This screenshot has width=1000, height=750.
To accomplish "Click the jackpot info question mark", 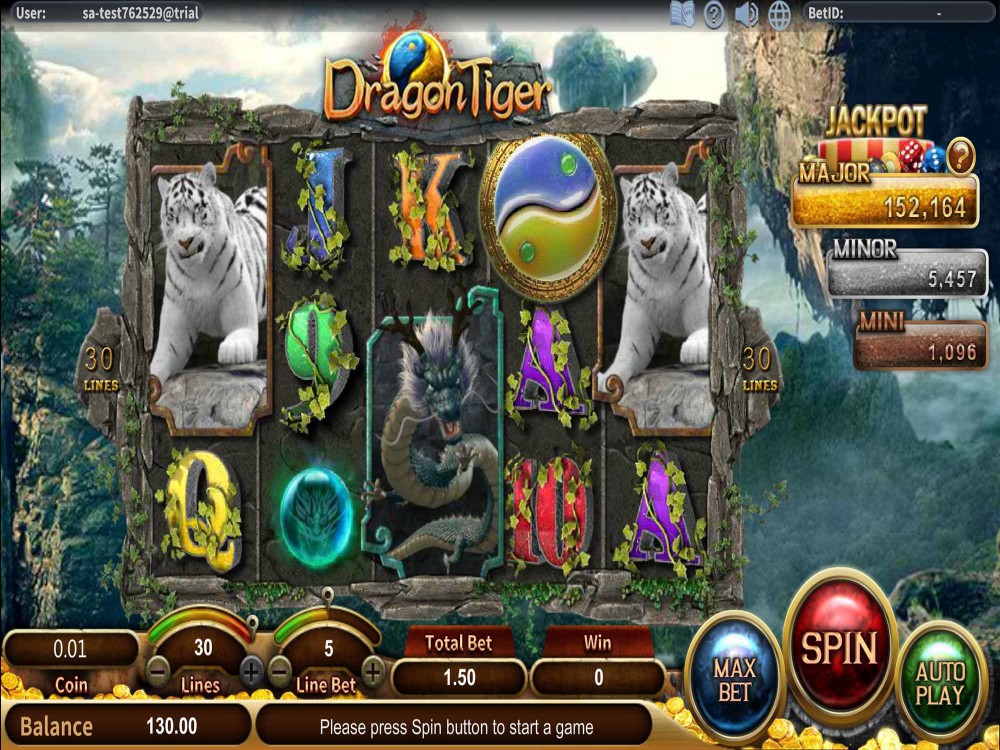I will (960, 155).
